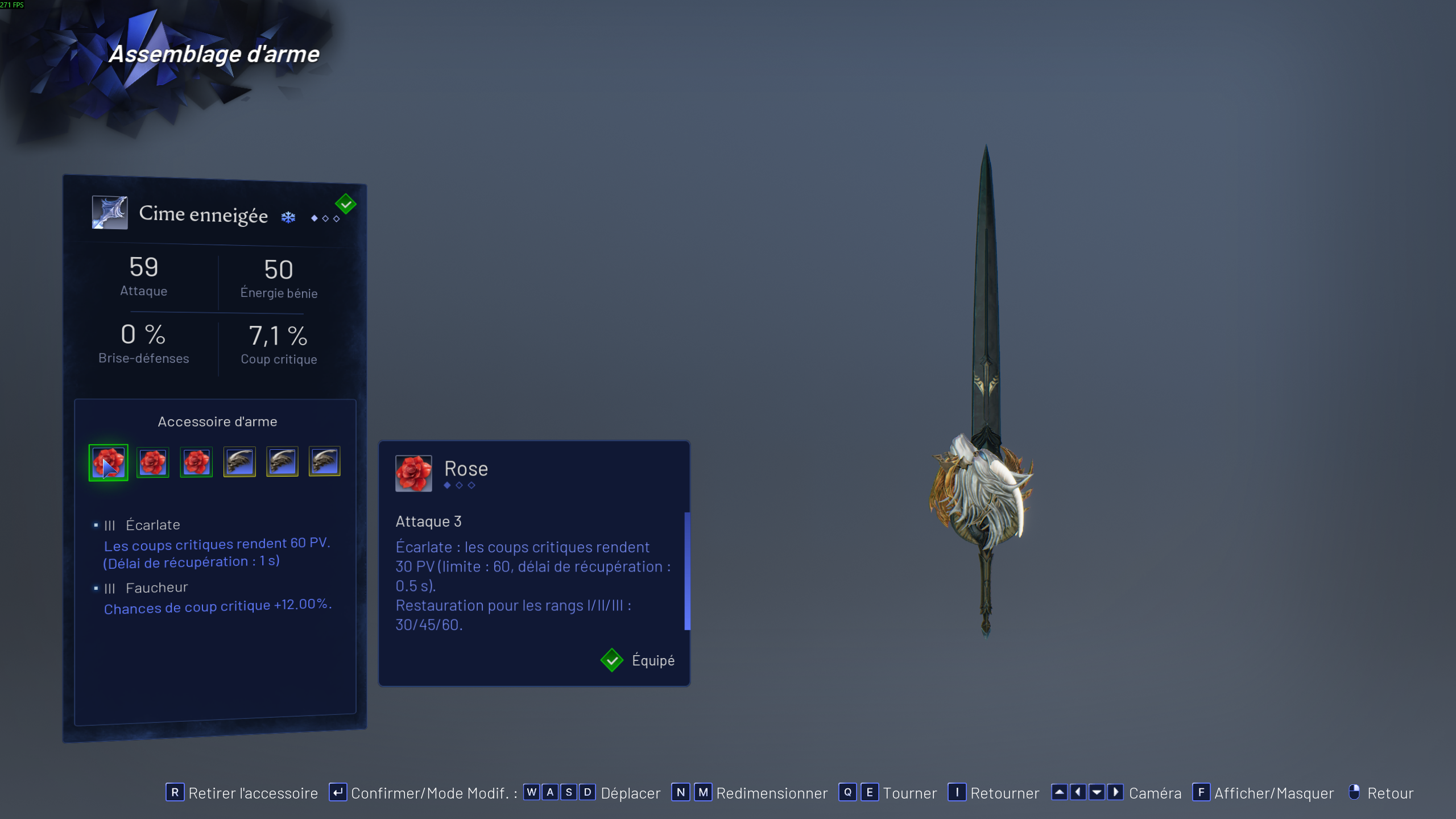Image resolution: width=1456 pixels, height=819 pixels.
Task: Select the second Rose accessory slot
Action: (x=152, y=462)
